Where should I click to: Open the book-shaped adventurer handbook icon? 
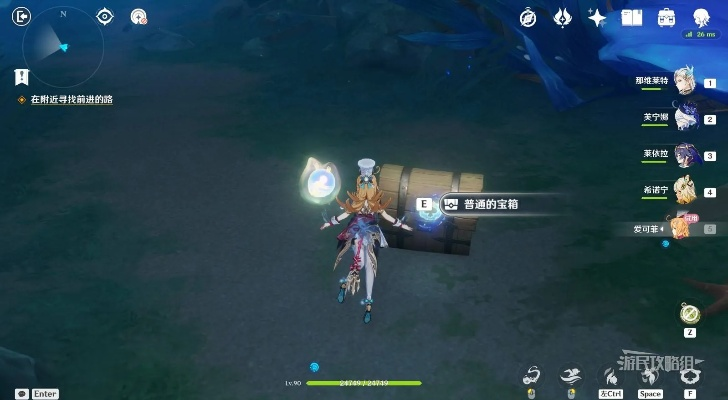(631, 18)
